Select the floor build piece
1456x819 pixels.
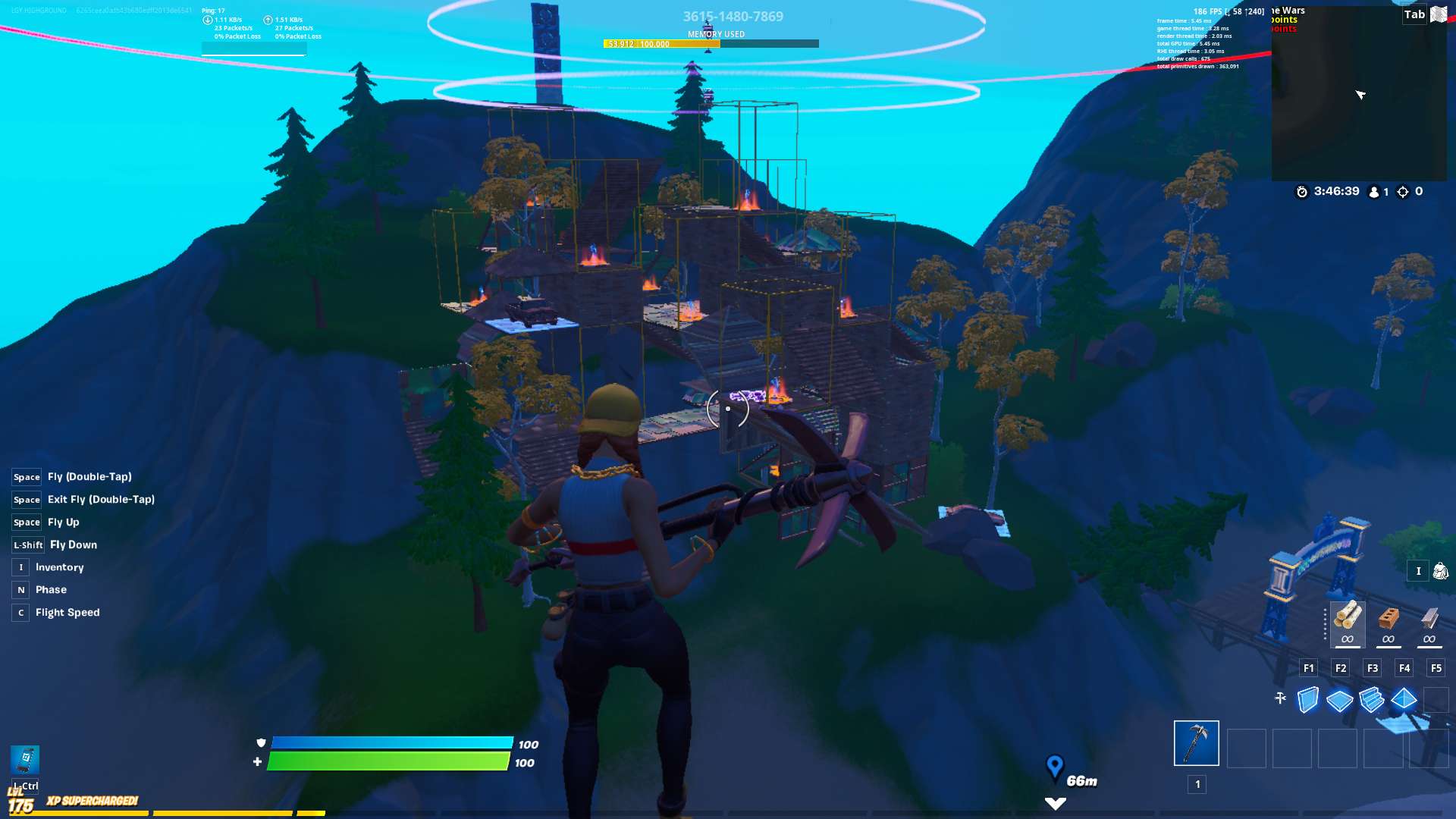coord(1339,700)
